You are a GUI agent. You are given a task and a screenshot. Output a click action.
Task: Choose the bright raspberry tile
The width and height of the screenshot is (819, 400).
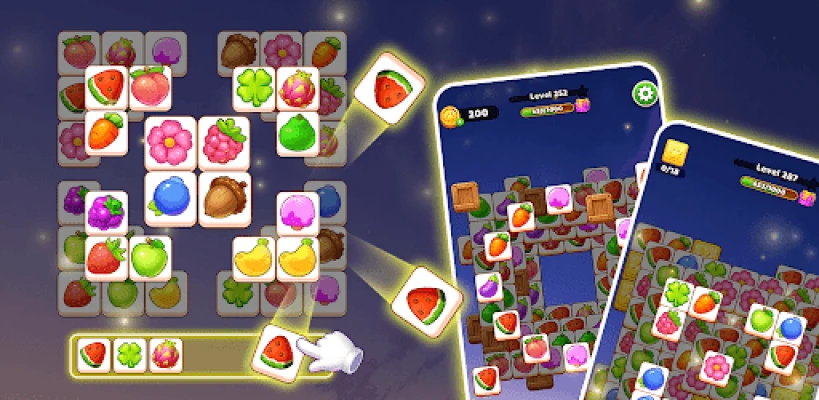click(x=224, y=143)
